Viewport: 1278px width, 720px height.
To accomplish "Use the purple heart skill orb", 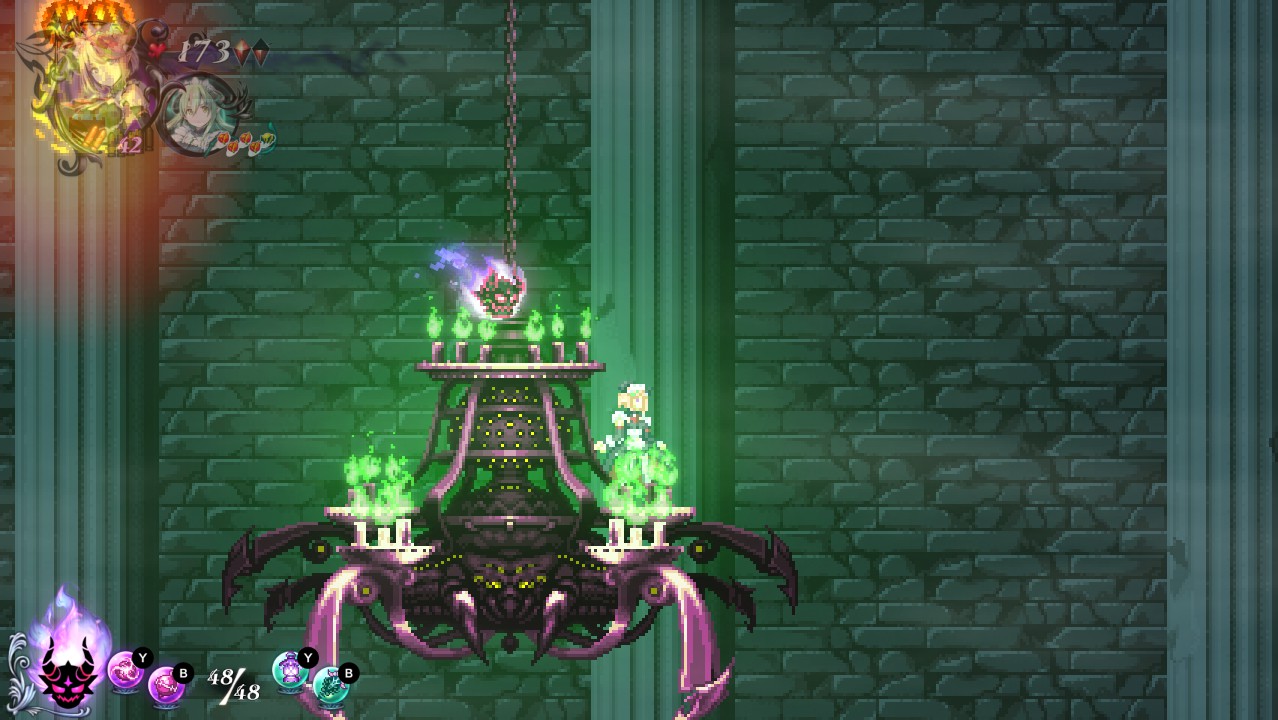I will [x=166, y=685].
